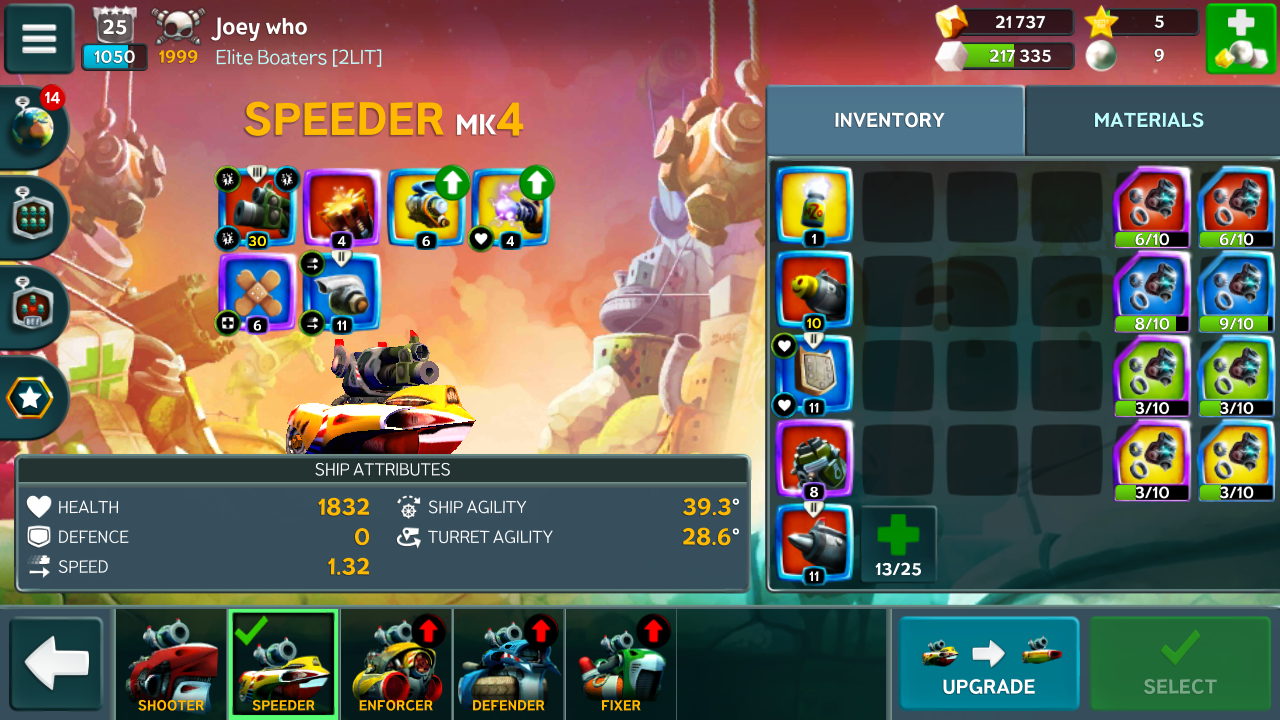Open the Inventory tab
1280x720 pixels.
click(x=889, y=120)
